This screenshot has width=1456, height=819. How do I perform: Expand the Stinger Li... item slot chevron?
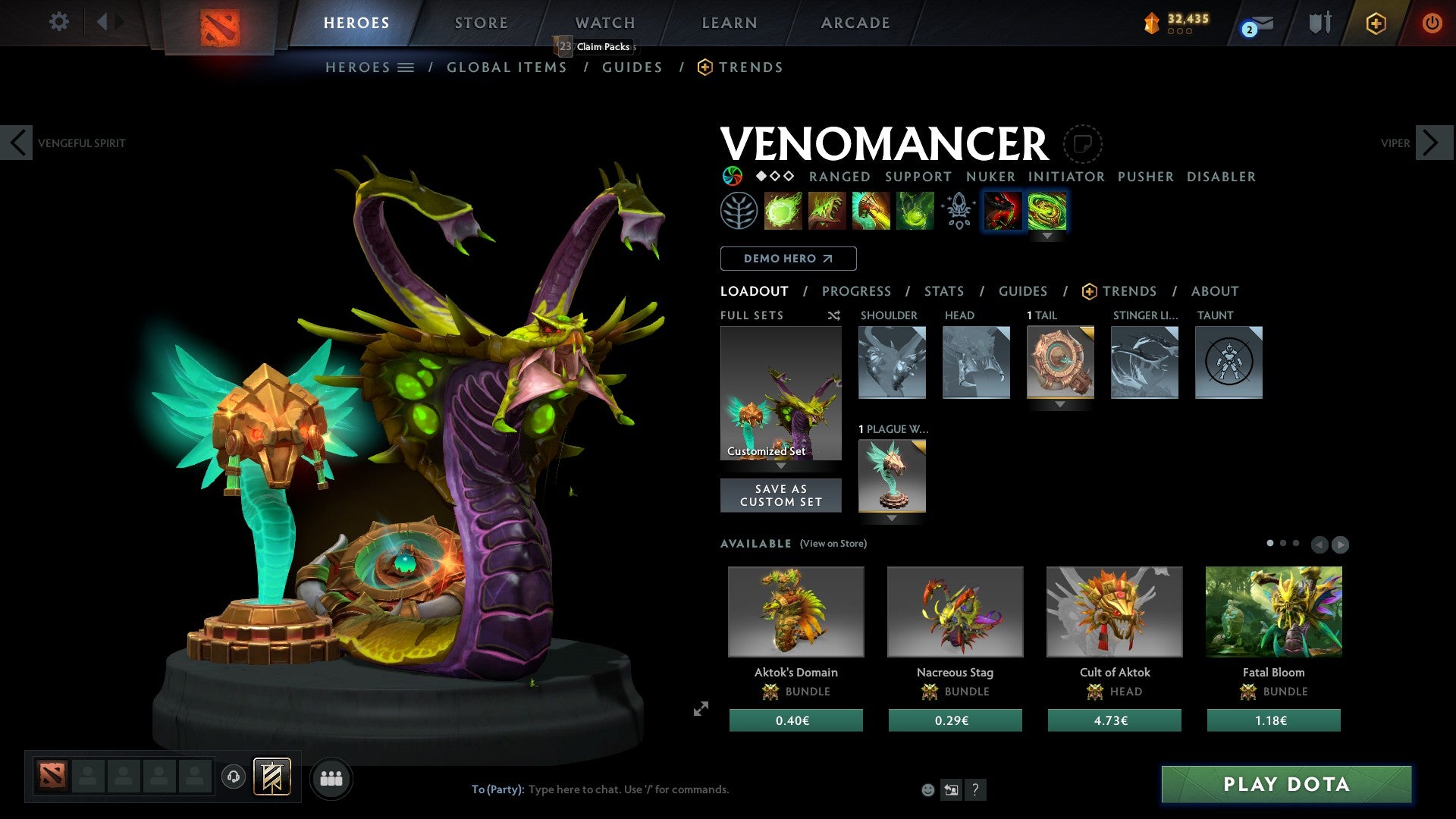click(x=1144, y=404)
